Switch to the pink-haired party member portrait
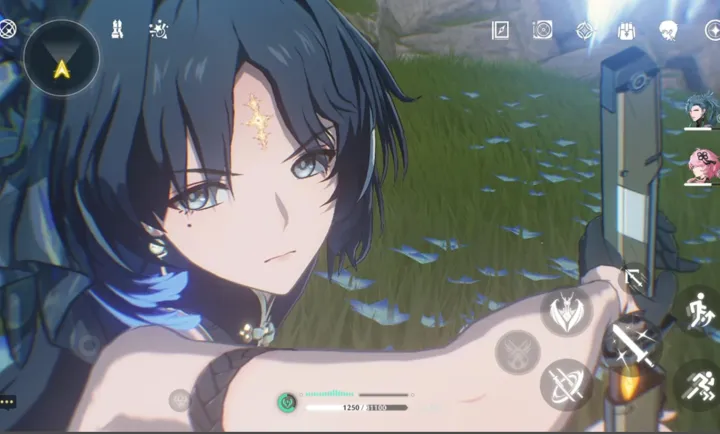Image resolution: width=720 pixels, height=434 pixels. 699,166
